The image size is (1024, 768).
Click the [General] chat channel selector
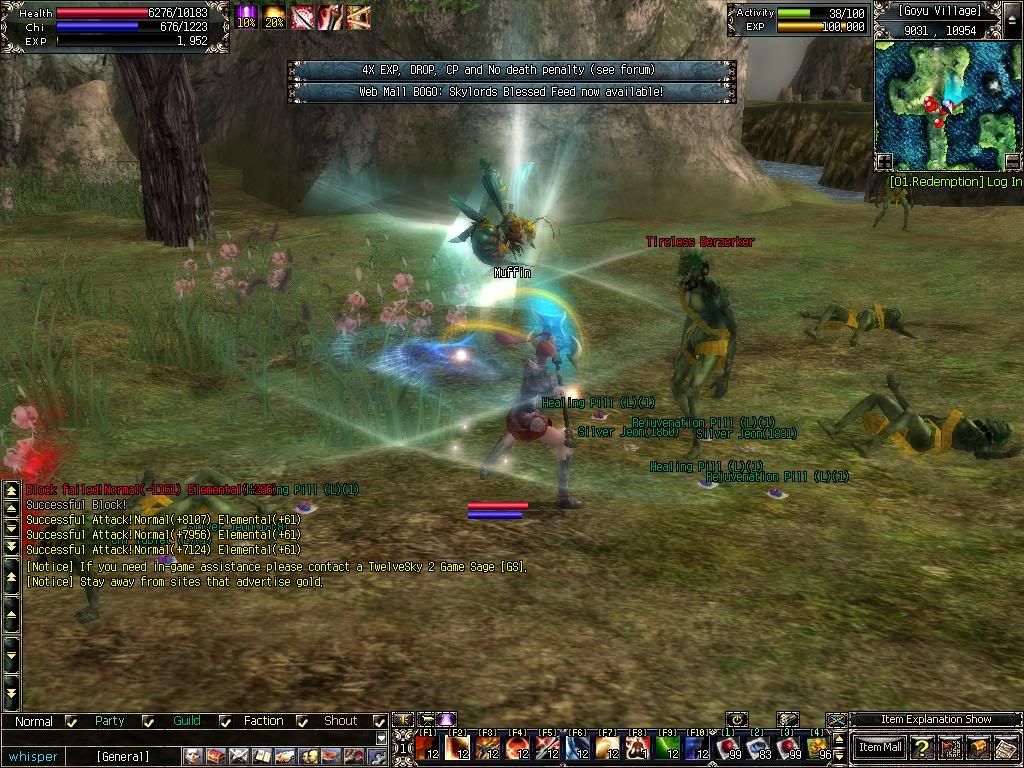123,756
